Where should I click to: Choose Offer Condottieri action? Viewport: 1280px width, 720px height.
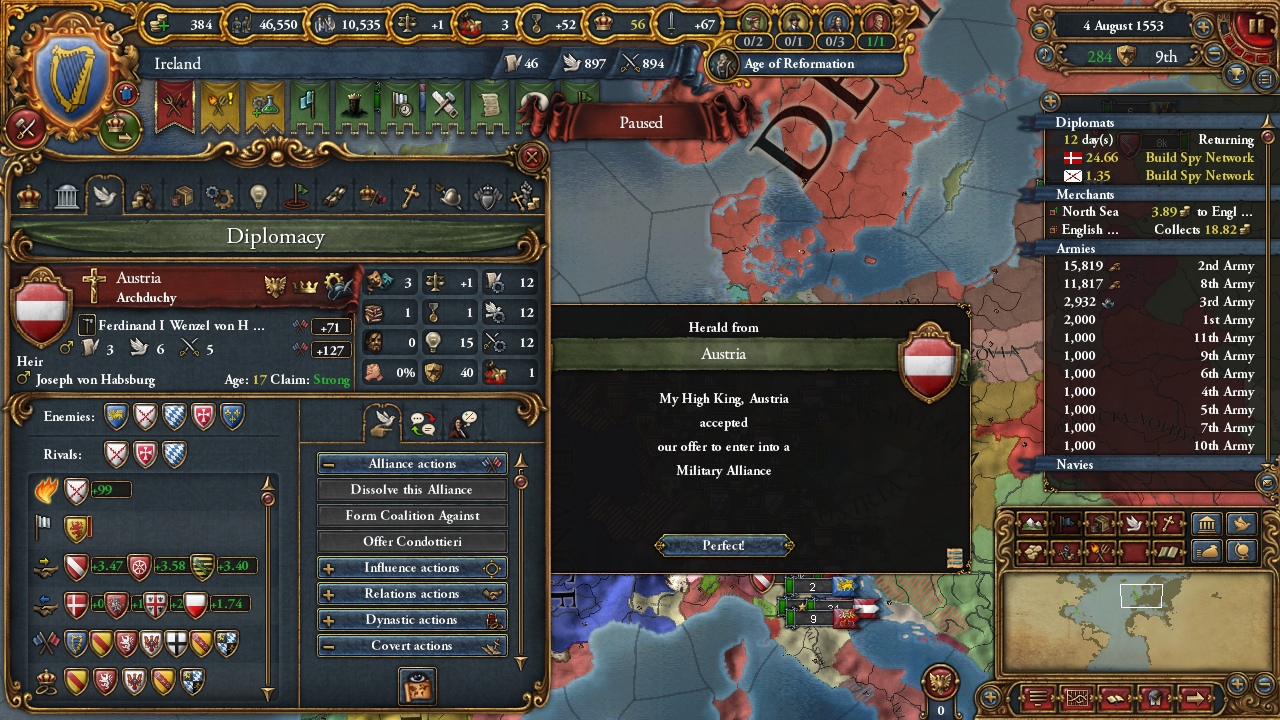pos(412,542)
